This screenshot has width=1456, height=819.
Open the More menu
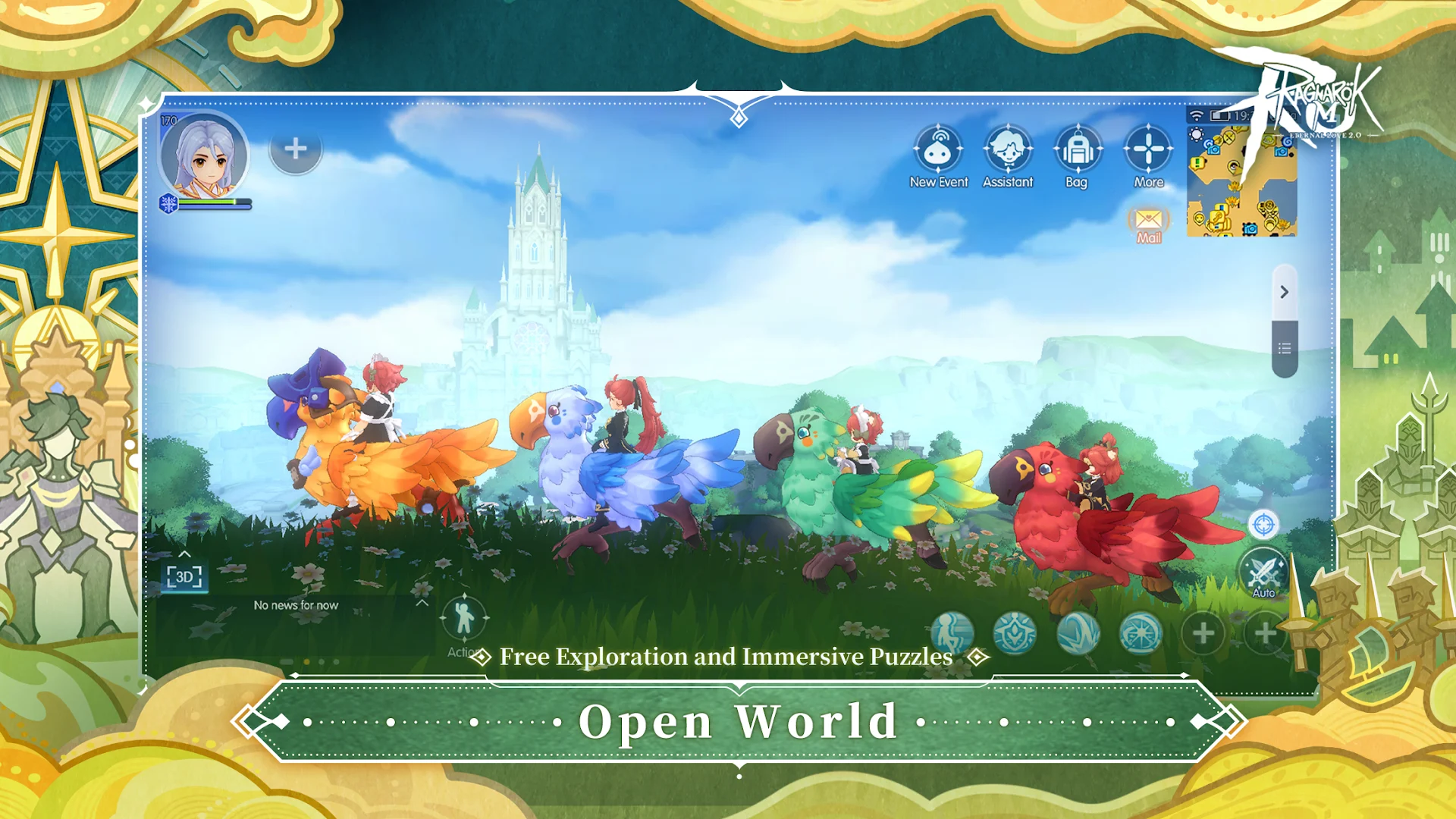point(1148,149)
